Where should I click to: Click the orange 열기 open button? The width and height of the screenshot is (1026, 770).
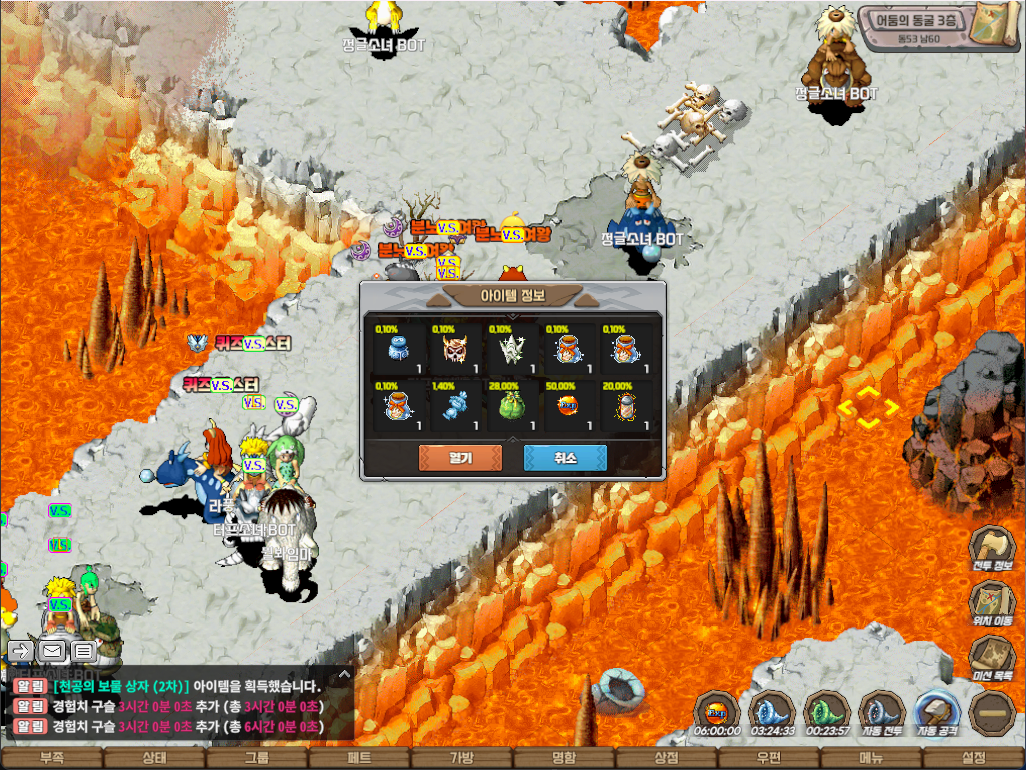[460, 458]
